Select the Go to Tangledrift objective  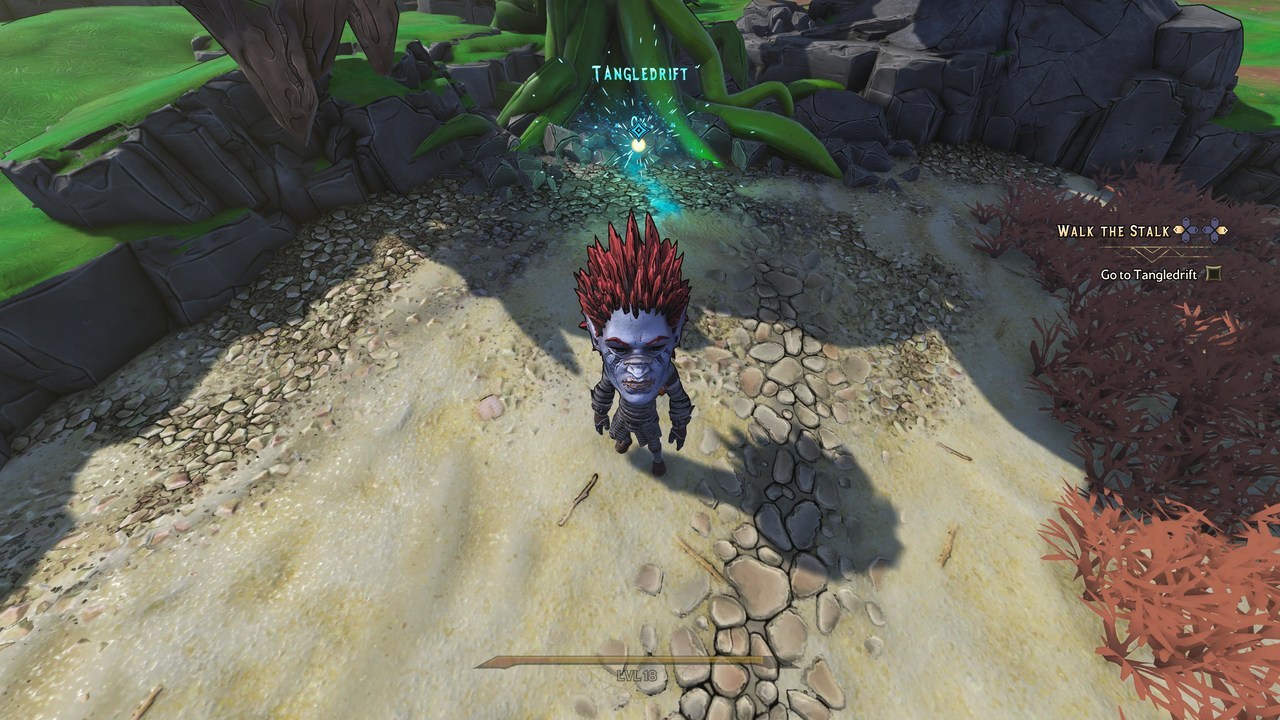(x=1147, y=274)
